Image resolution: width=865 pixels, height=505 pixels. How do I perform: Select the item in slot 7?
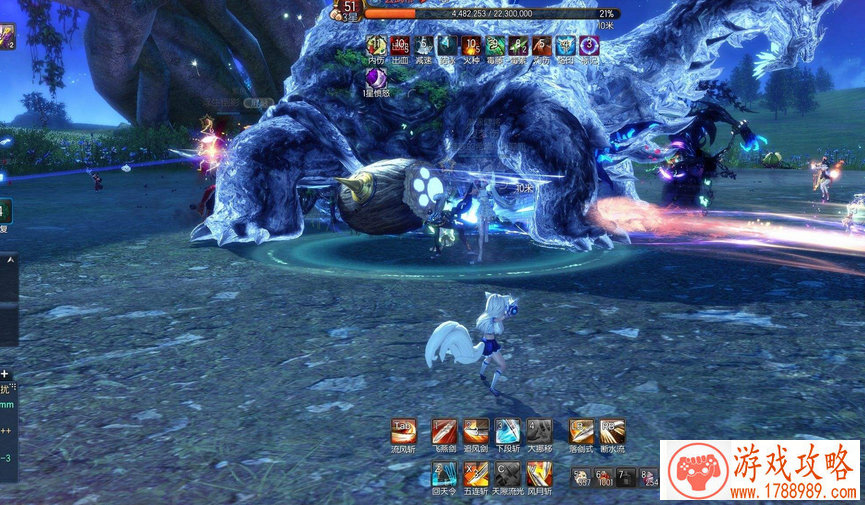[x=627, y=477]
